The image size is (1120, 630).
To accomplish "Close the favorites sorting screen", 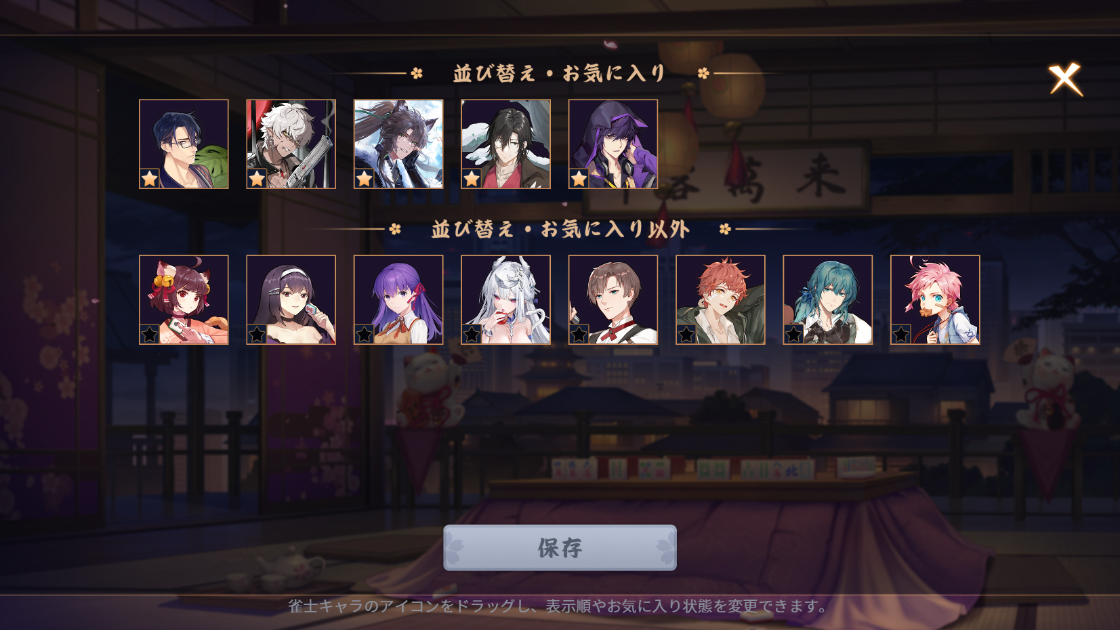I will (1065, 80).
